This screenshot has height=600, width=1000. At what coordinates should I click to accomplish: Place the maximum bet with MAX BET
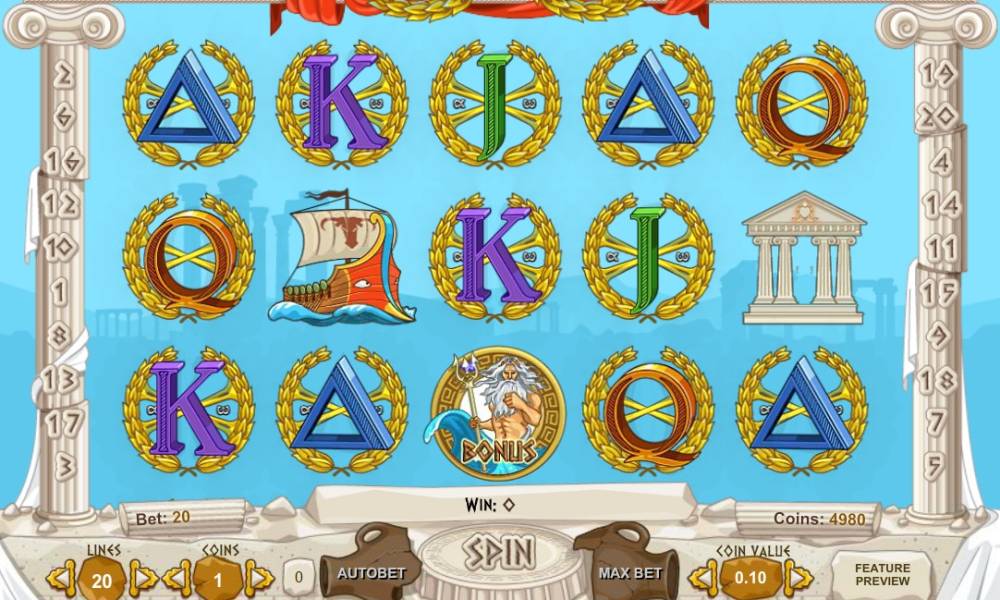pos(630,573)
